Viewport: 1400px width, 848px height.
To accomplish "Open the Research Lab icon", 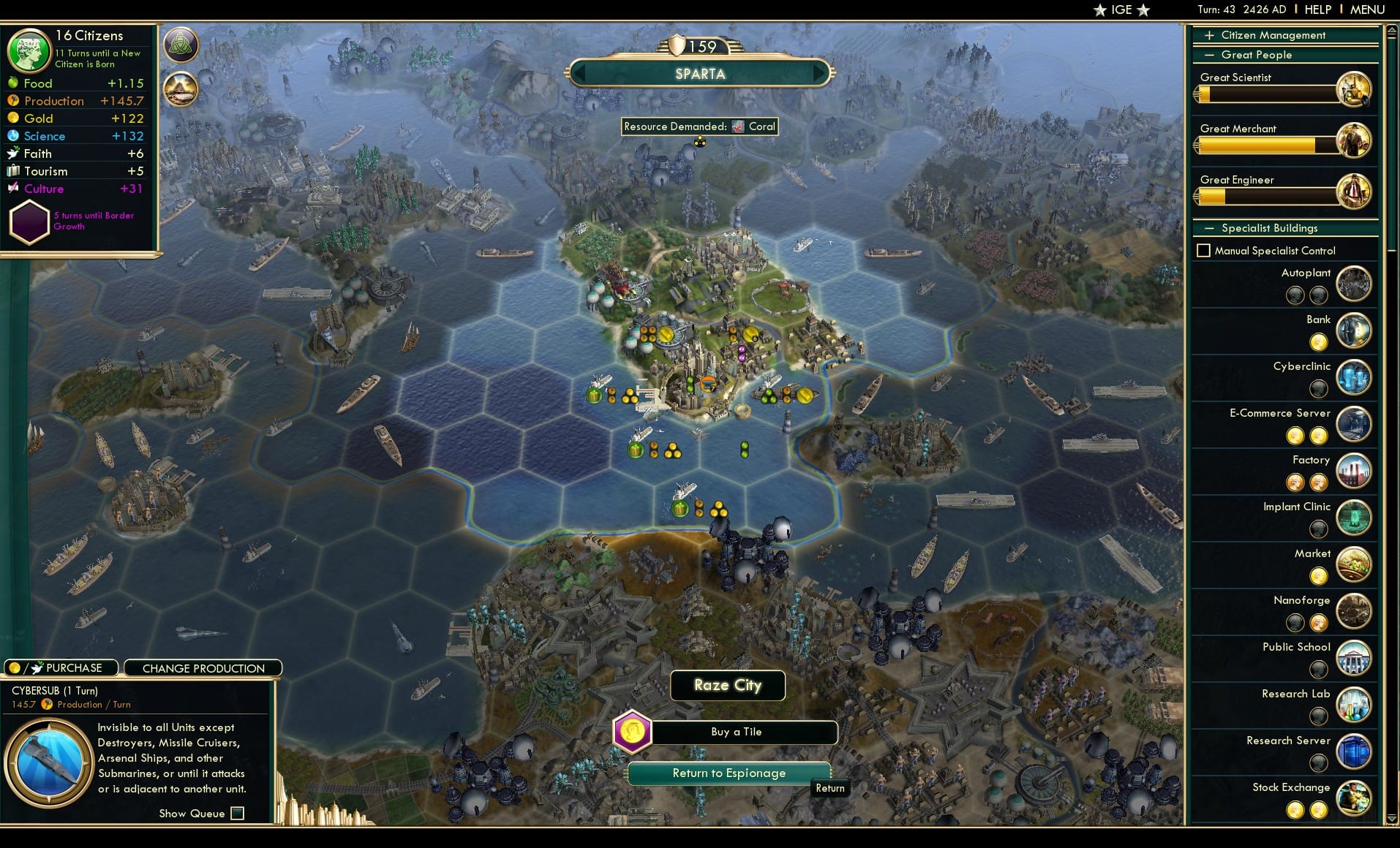I will [x=1355, y=705].
